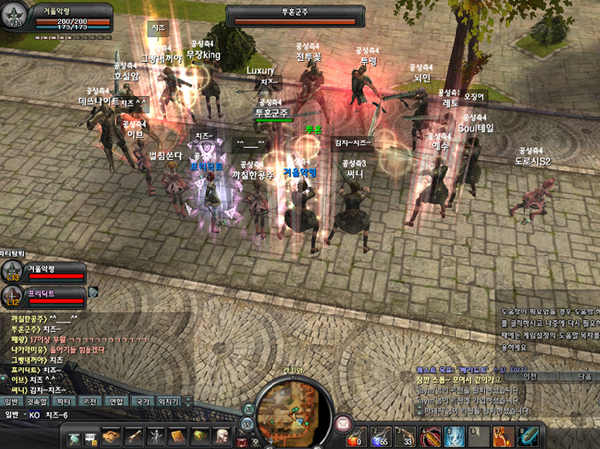Switch to the 국가 nation chat tab
The height and width of the screenshot is (449, 600).
click(141, 401)
